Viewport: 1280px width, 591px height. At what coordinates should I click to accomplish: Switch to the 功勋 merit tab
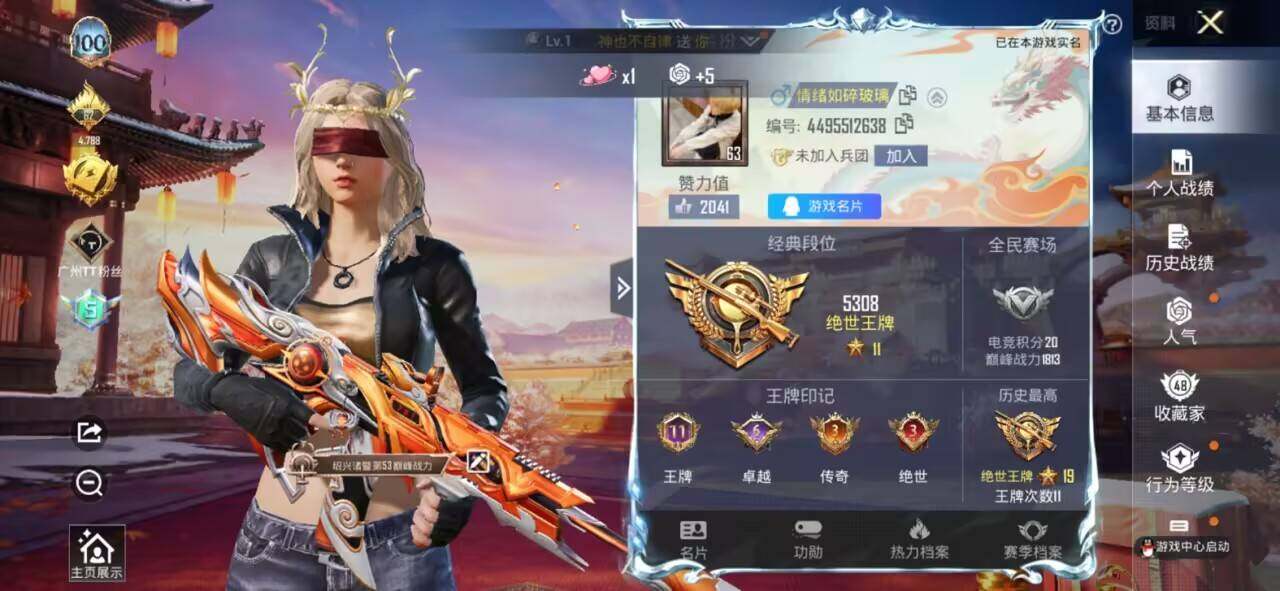coord(808,539)
